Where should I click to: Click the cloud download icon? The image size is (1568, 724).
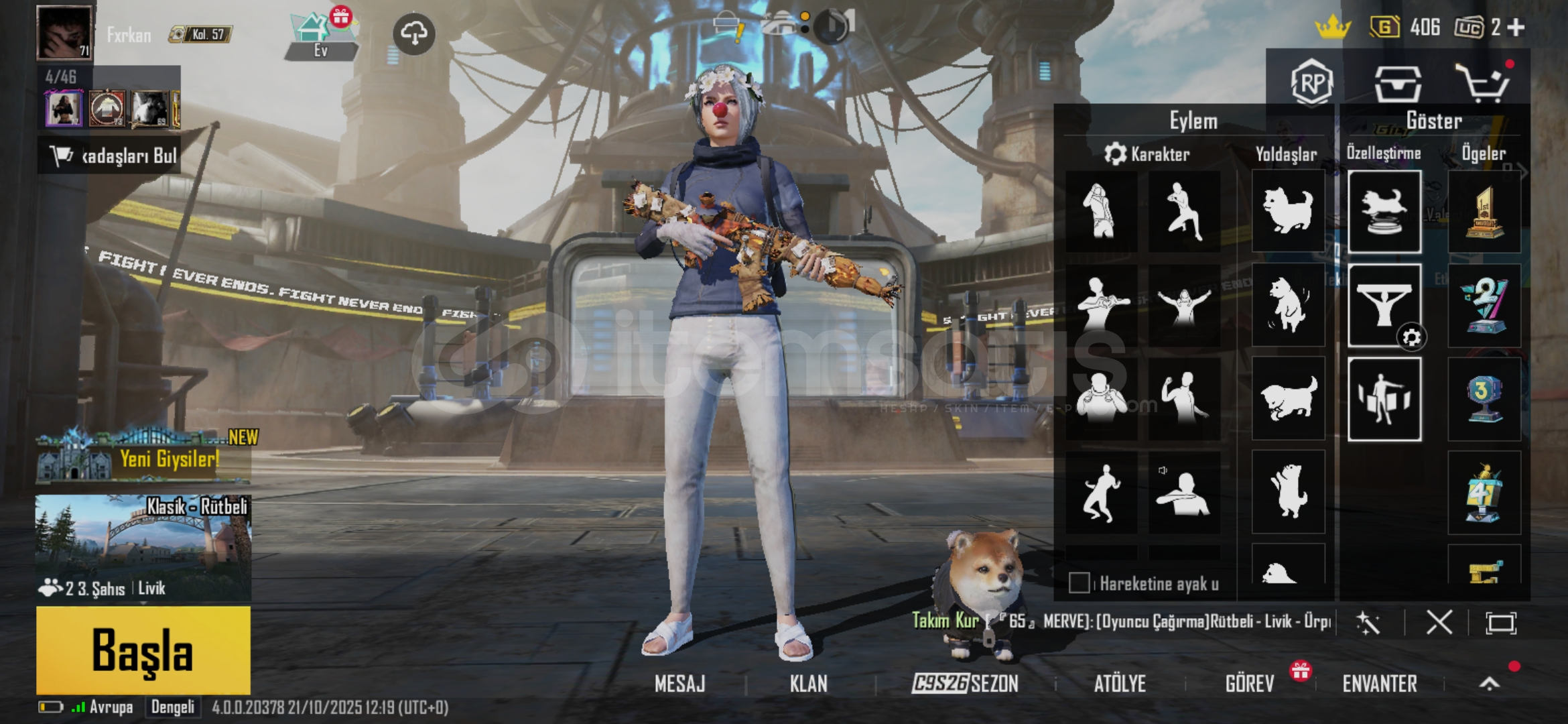(413, 33)
